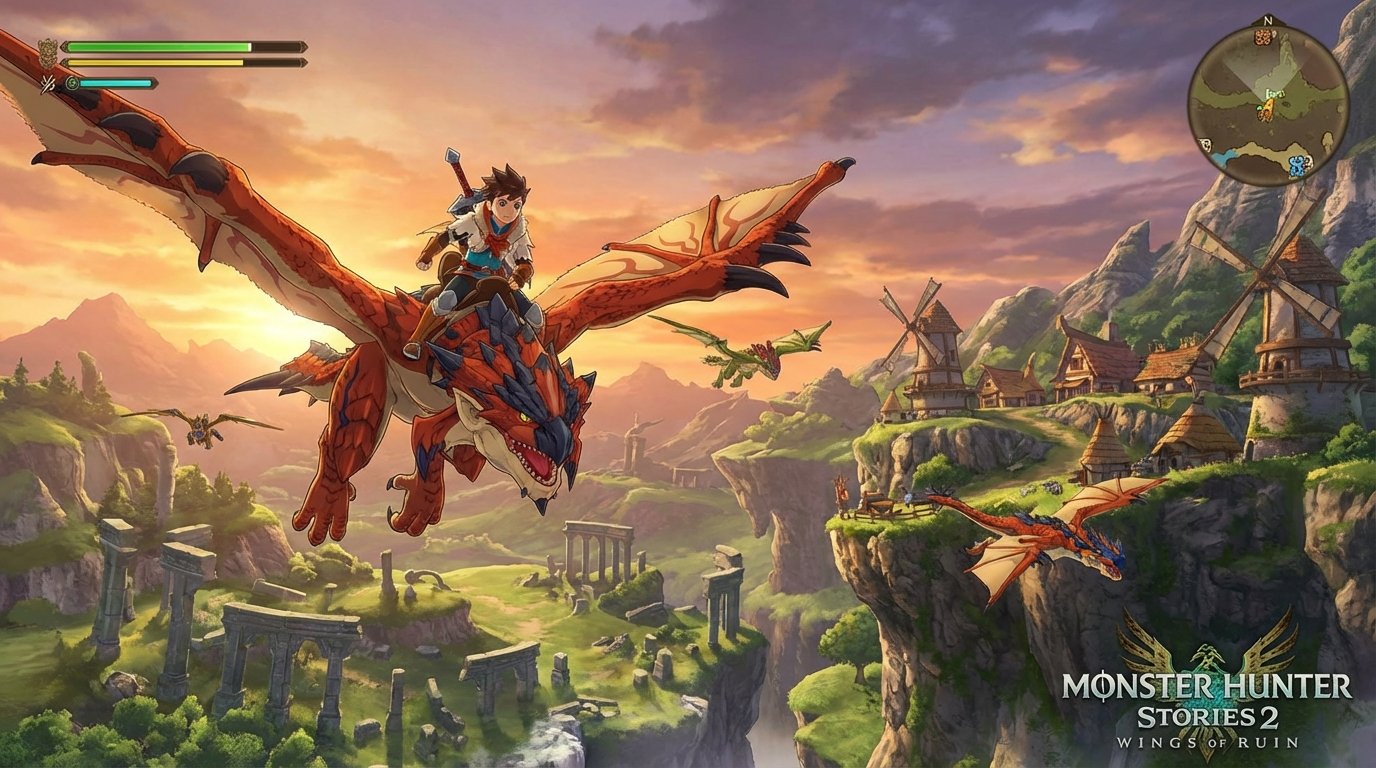Select the Rathalos monster portrait icon

pyautogui.click(x=48, y=51)
